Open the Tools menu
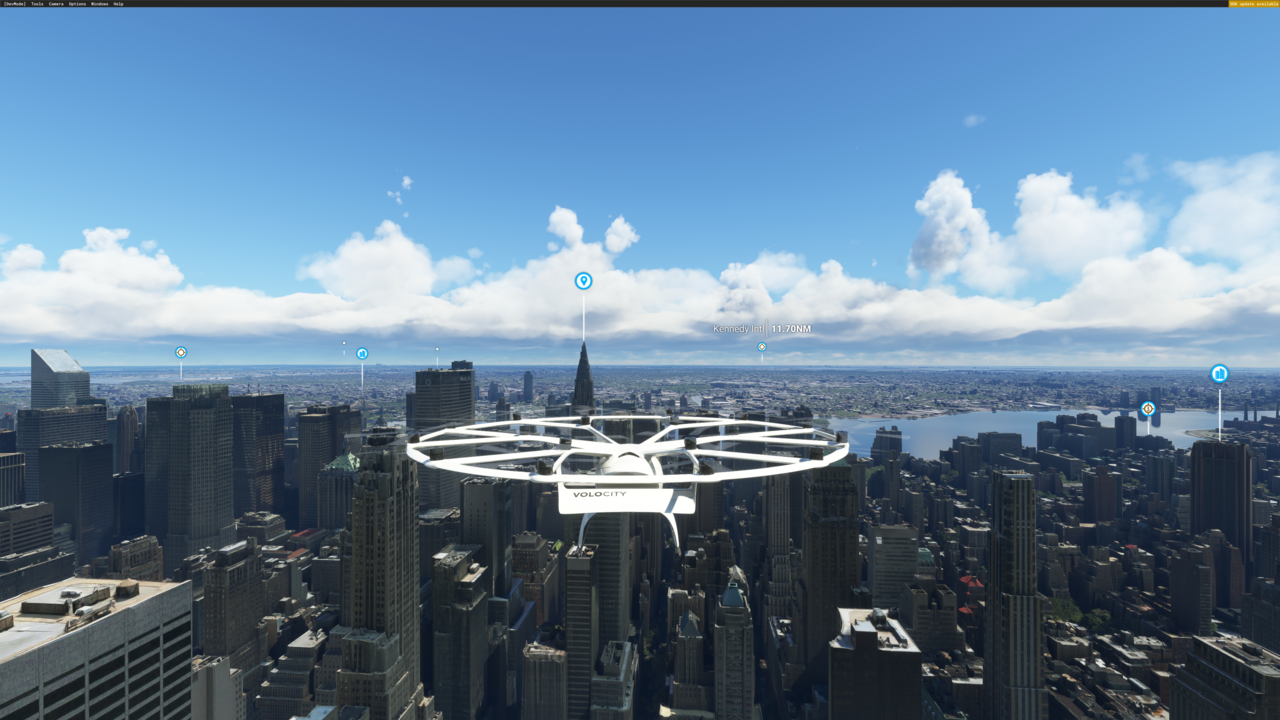Viewport: 1280px width, 720px height. pyautogui.click(x=37, y=4)
